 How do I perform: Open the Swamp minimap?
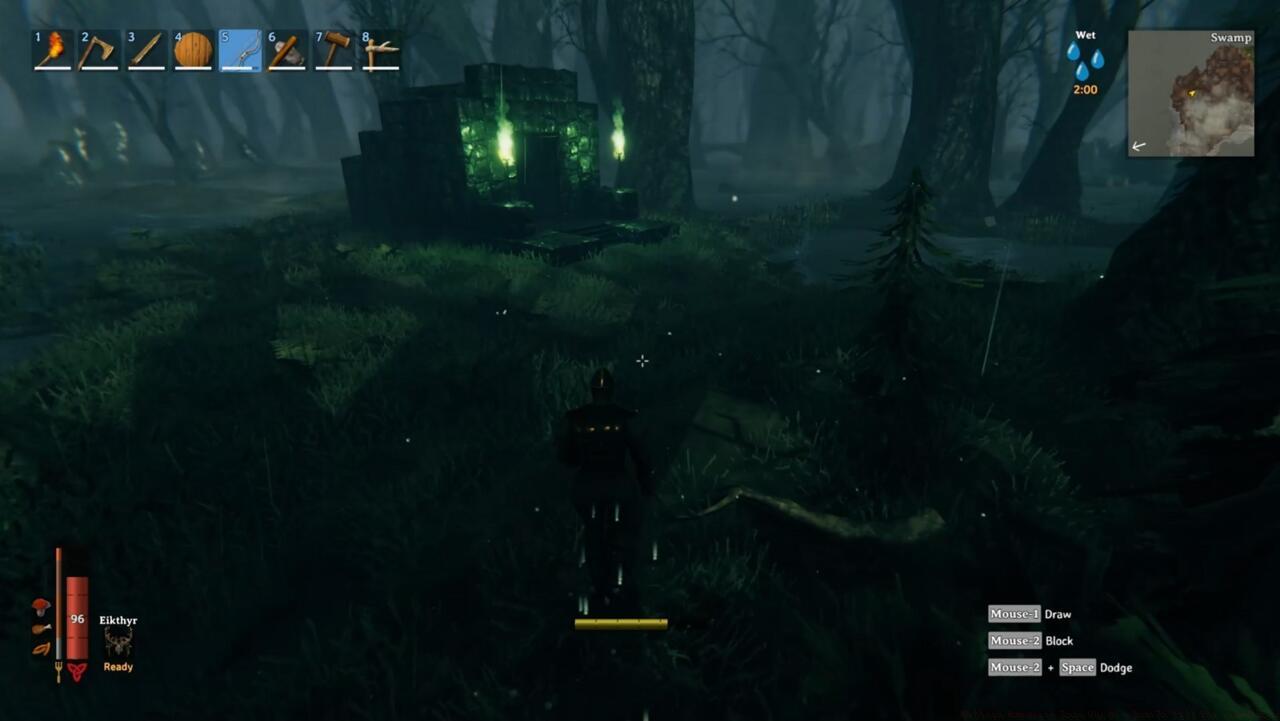(1190, 94)
